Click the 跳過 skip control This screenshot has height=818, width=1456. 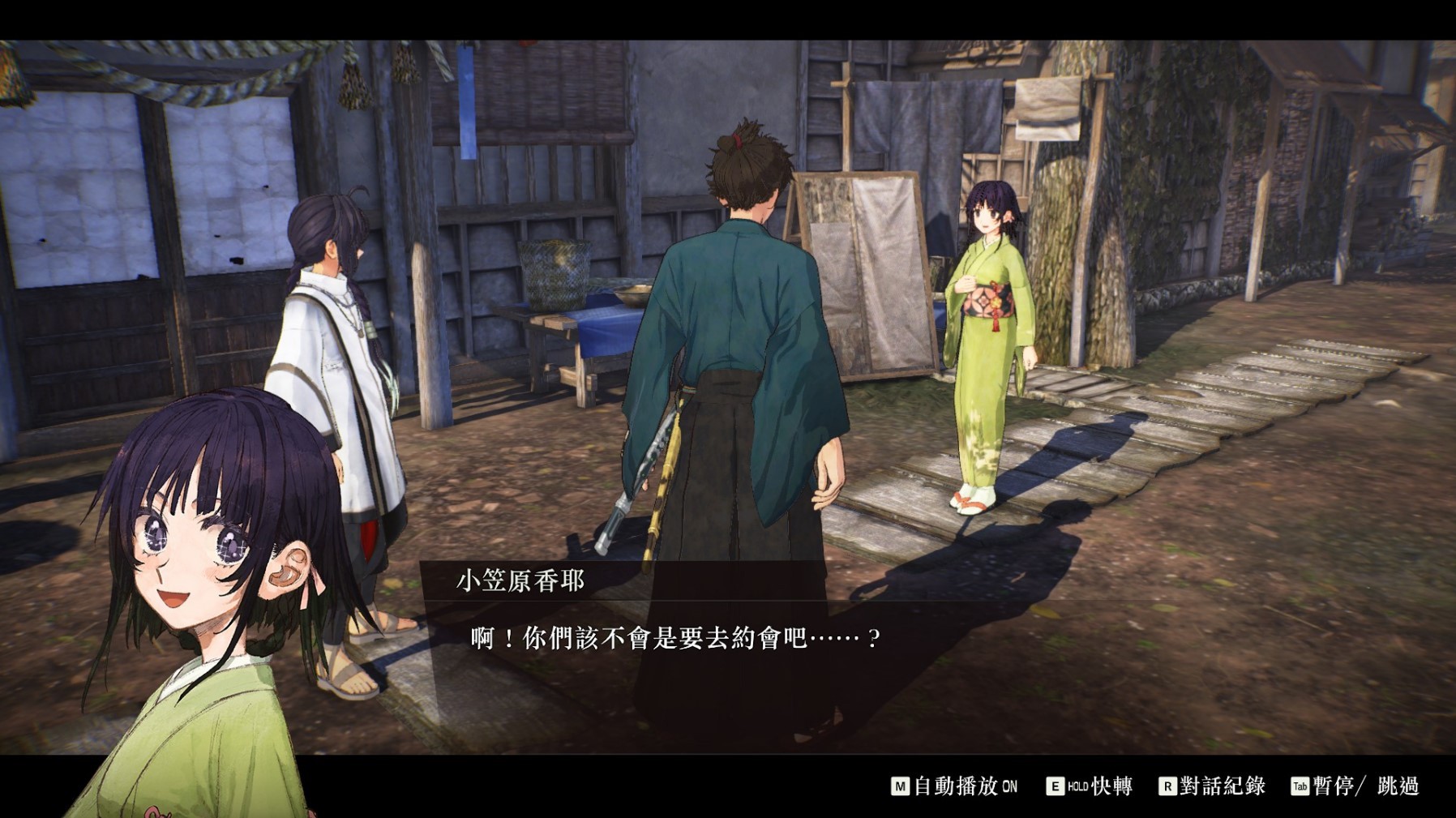(x=1399, y=785)
